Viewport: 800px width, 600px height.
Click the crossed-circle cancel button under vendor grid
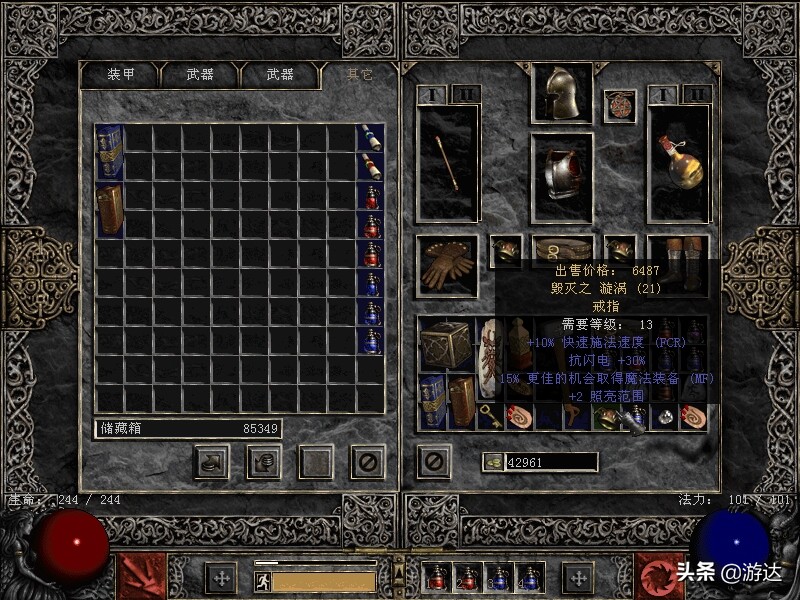click(x=367, y=461)
